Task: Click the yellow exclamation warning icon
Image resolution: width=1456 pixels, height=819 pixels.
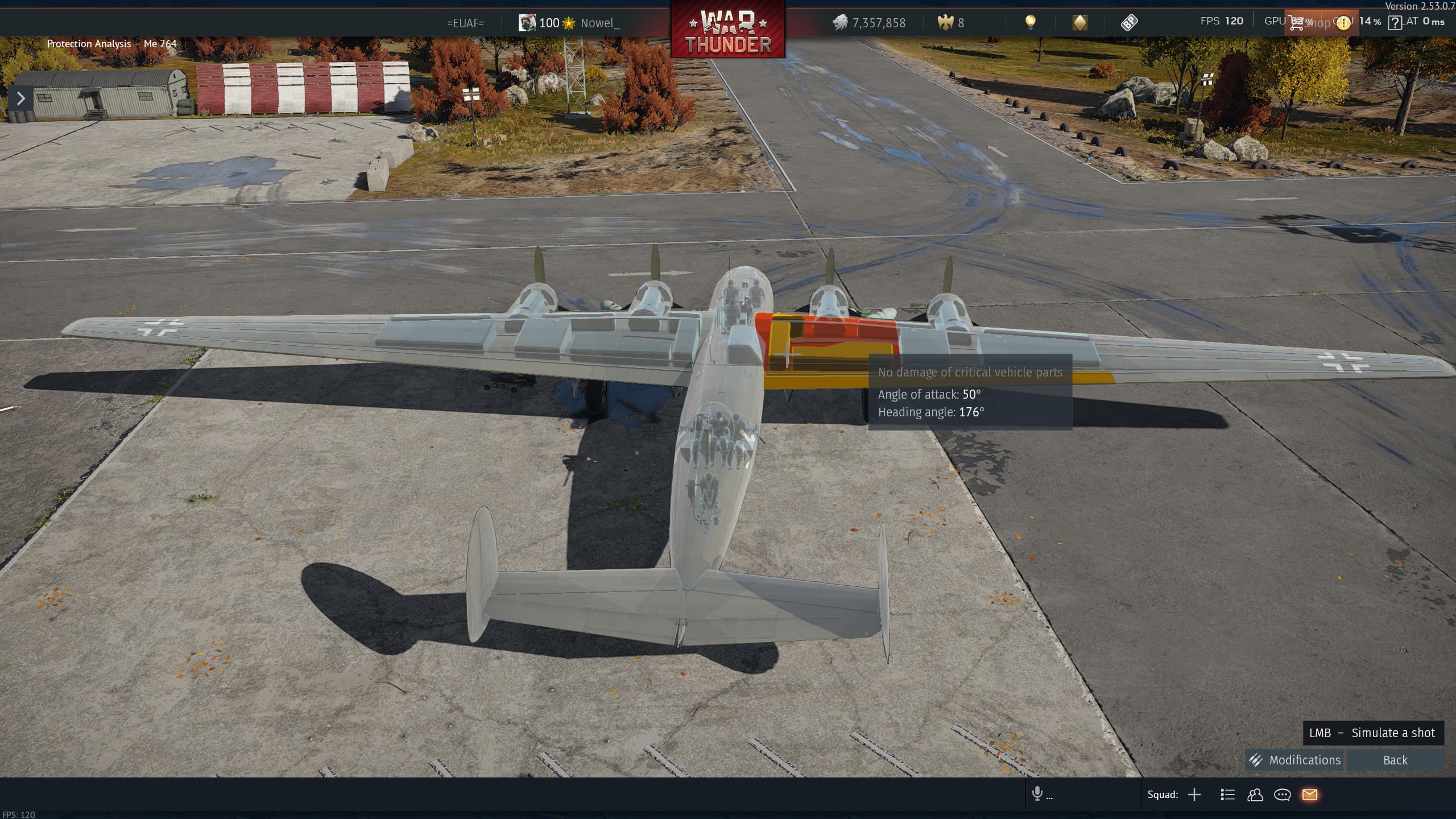Action: pyautogui.click(x=1343, y=23)
